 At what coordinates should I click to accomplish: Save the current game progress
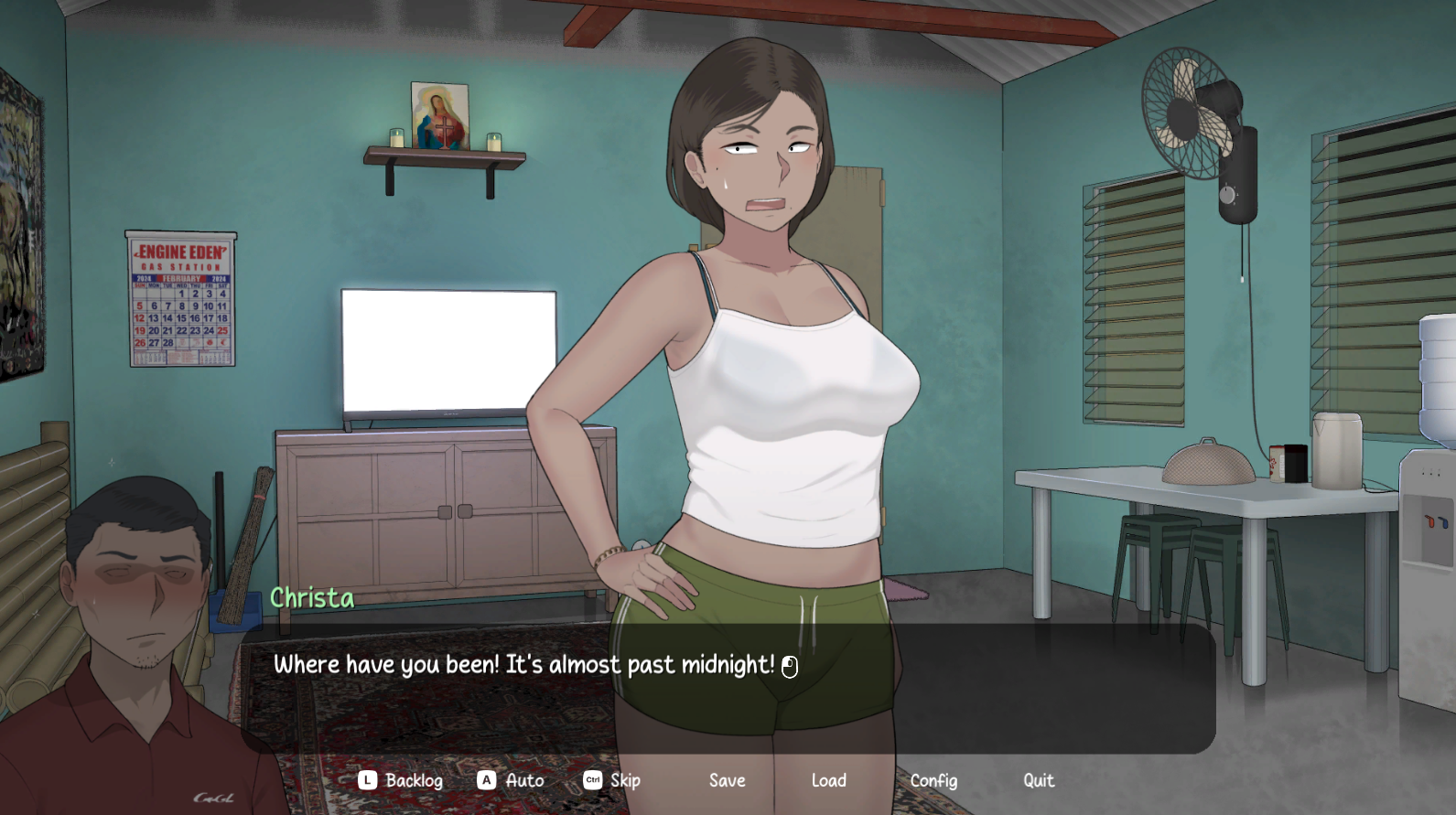coord(727,780)
